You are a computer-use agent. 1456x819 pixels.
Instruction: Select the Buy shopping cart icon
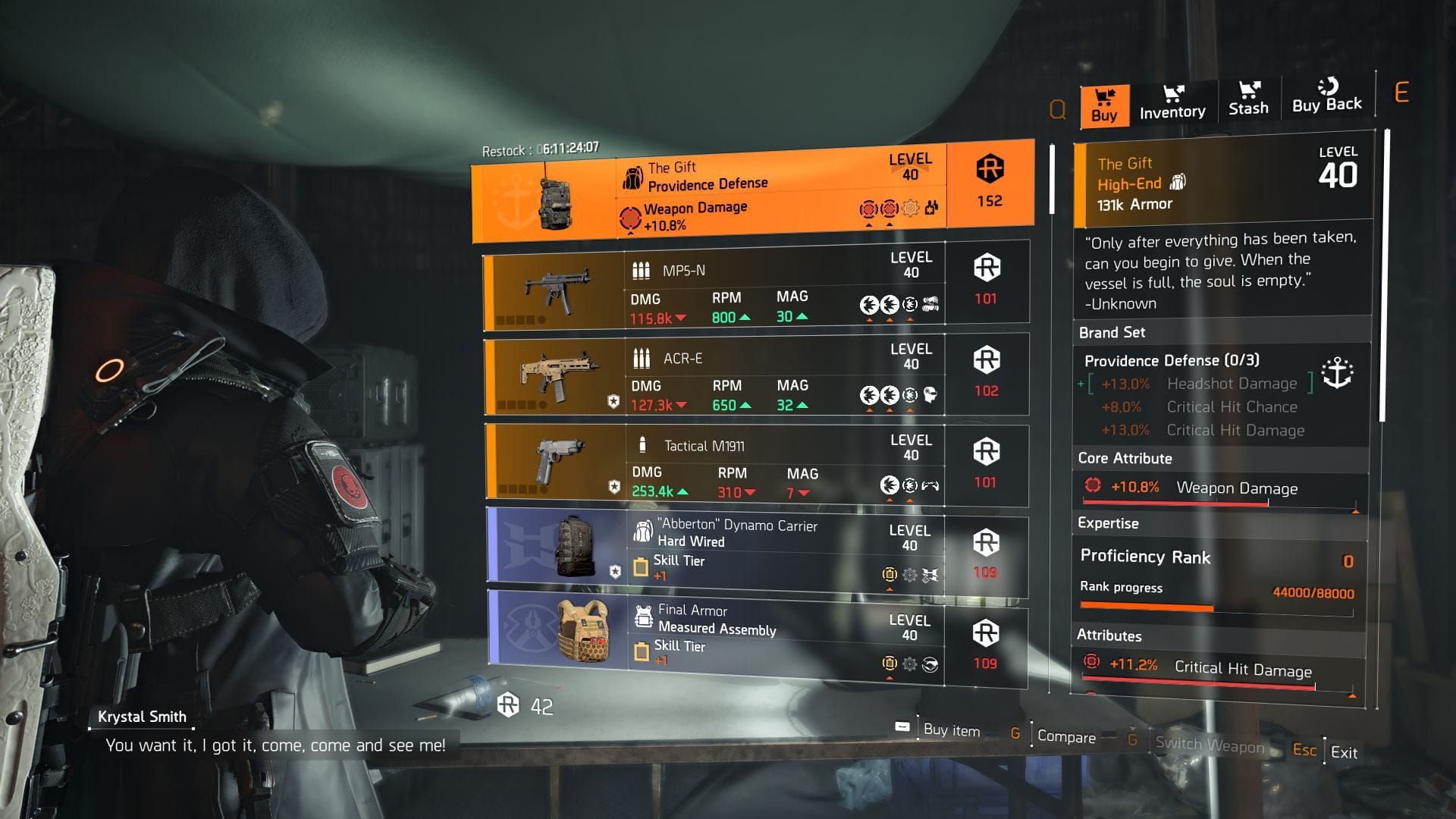(1104, 95)
